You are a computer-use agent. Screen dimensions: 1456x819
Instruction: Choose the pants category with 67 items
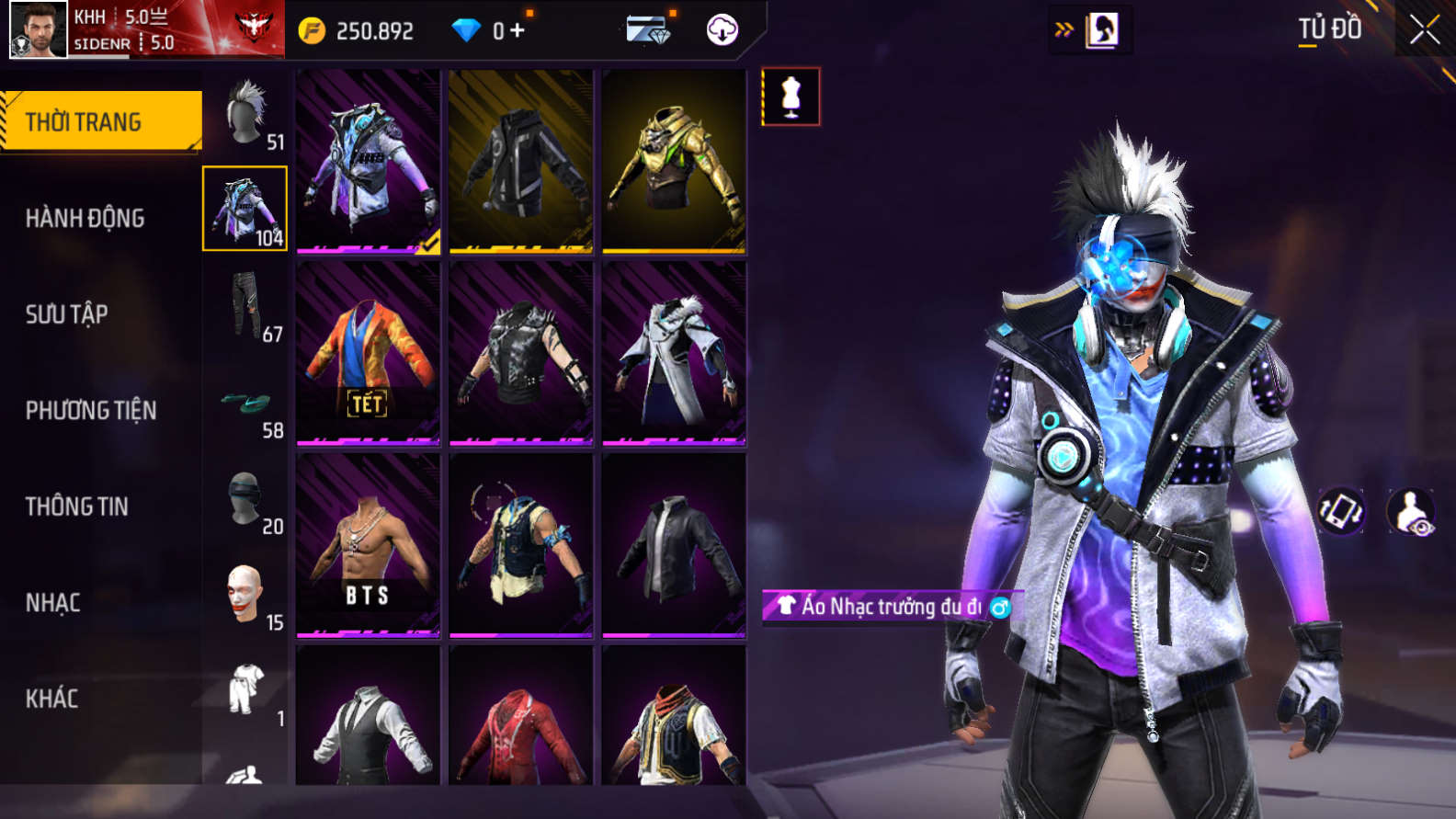[x=245, y=305]
